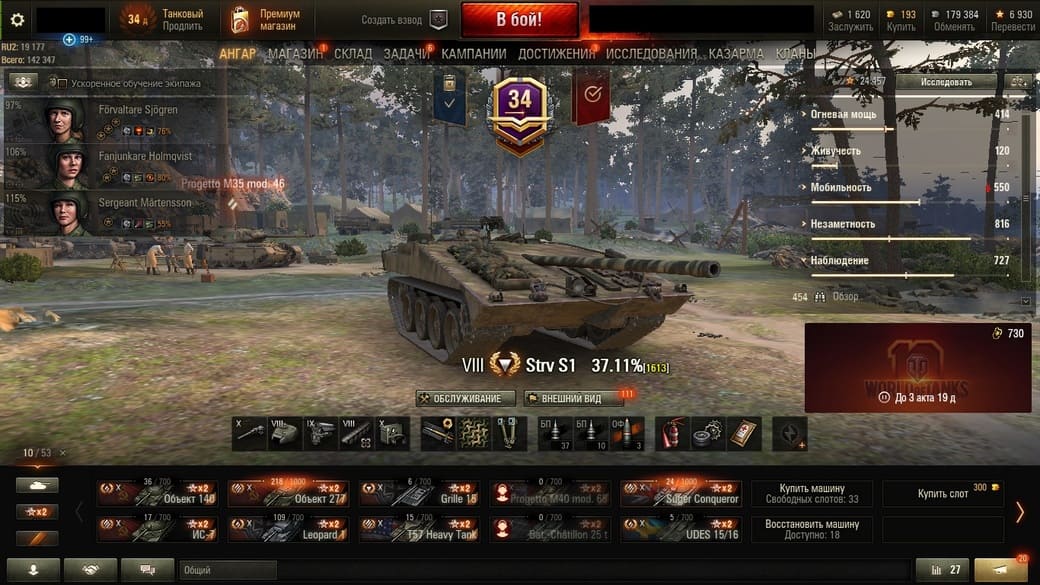
Task: Select the Объект 140 tank in carousel
Action: (x=157, y=493)
